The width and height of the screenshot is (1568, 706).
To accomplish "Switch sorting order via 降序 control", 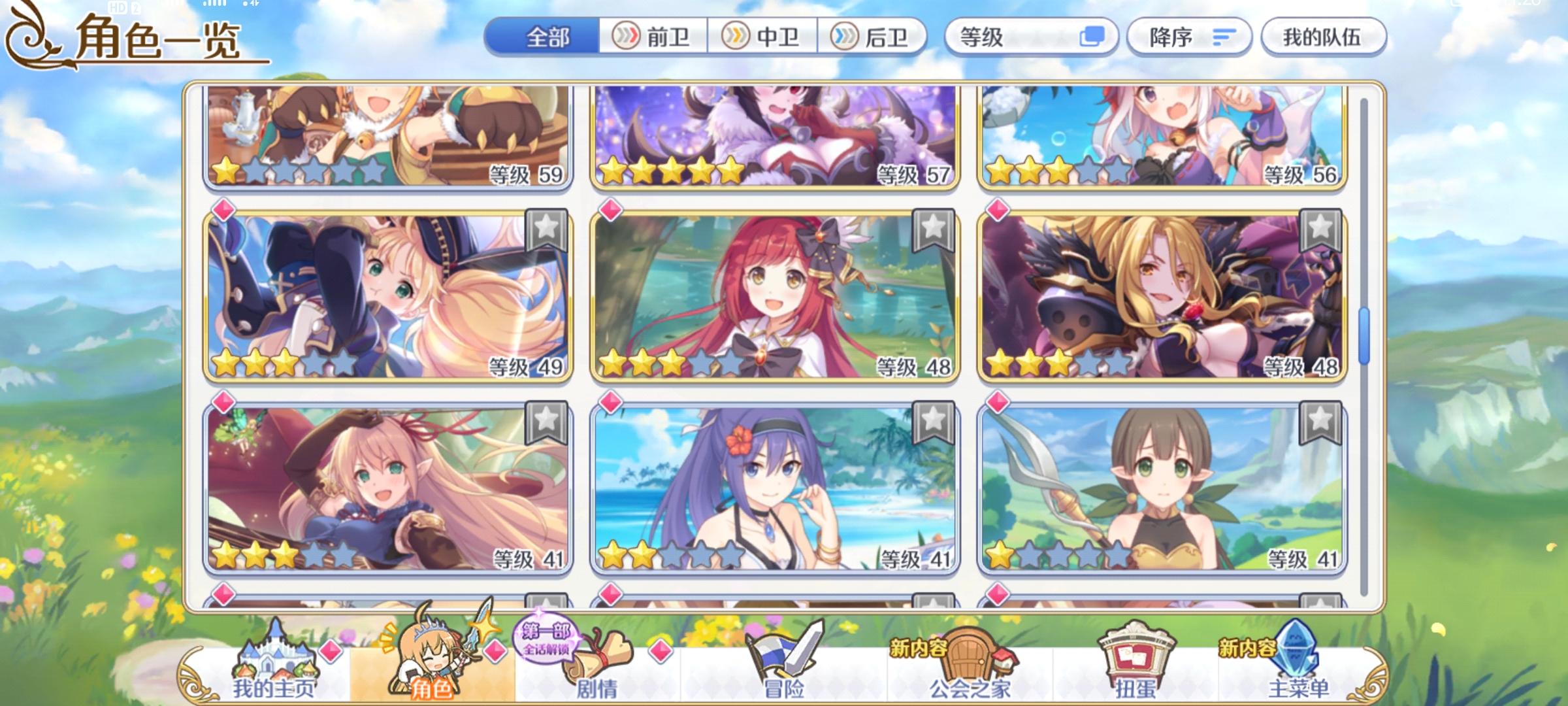I will [x=1188, y=37].
